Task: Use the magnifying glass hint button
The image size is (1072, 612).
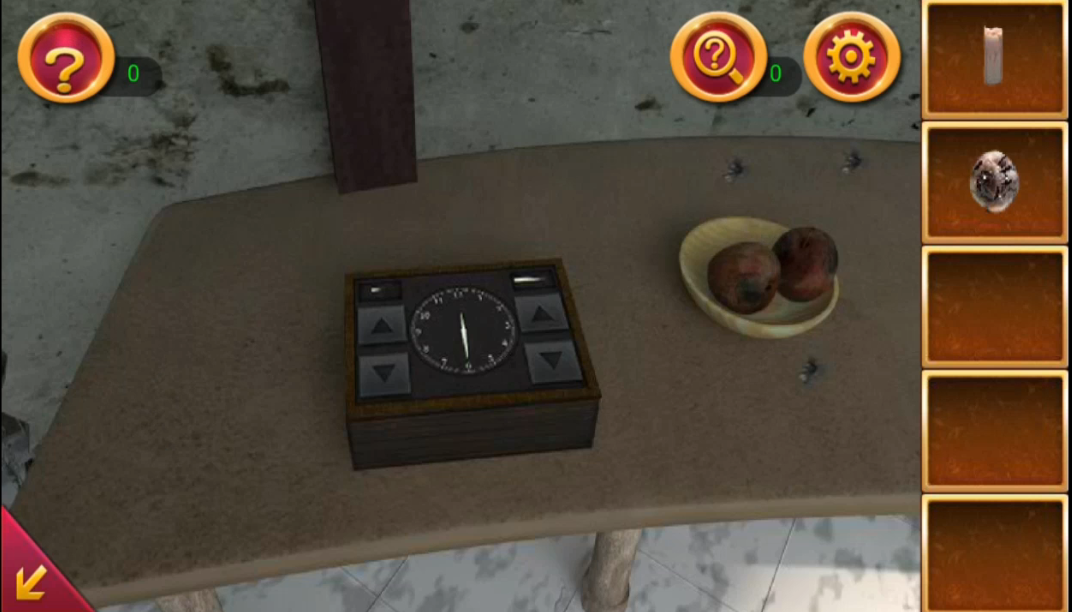Action: click(x=717, y=57)
